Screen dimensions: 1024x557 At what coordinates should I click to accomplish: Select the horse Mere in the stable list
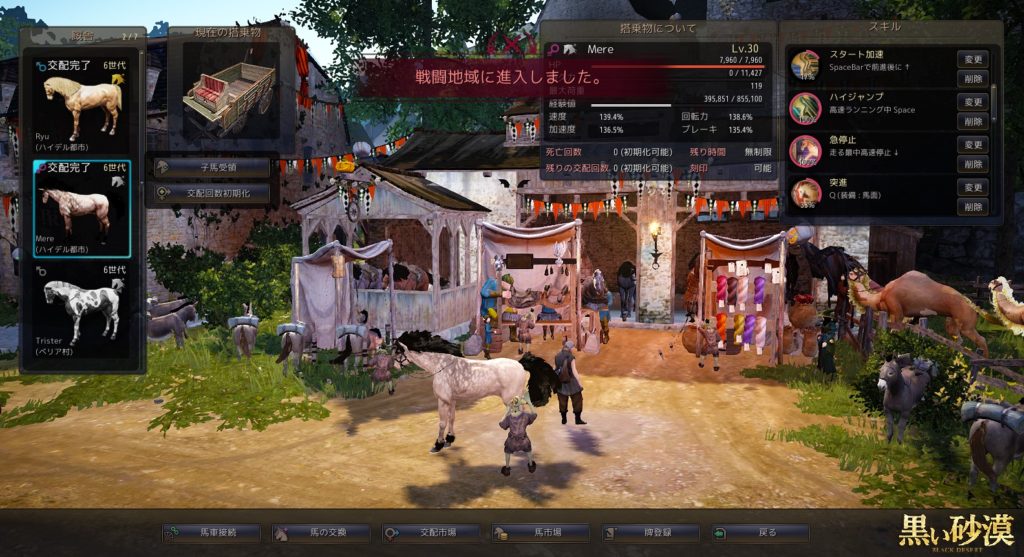click(82, 208)
